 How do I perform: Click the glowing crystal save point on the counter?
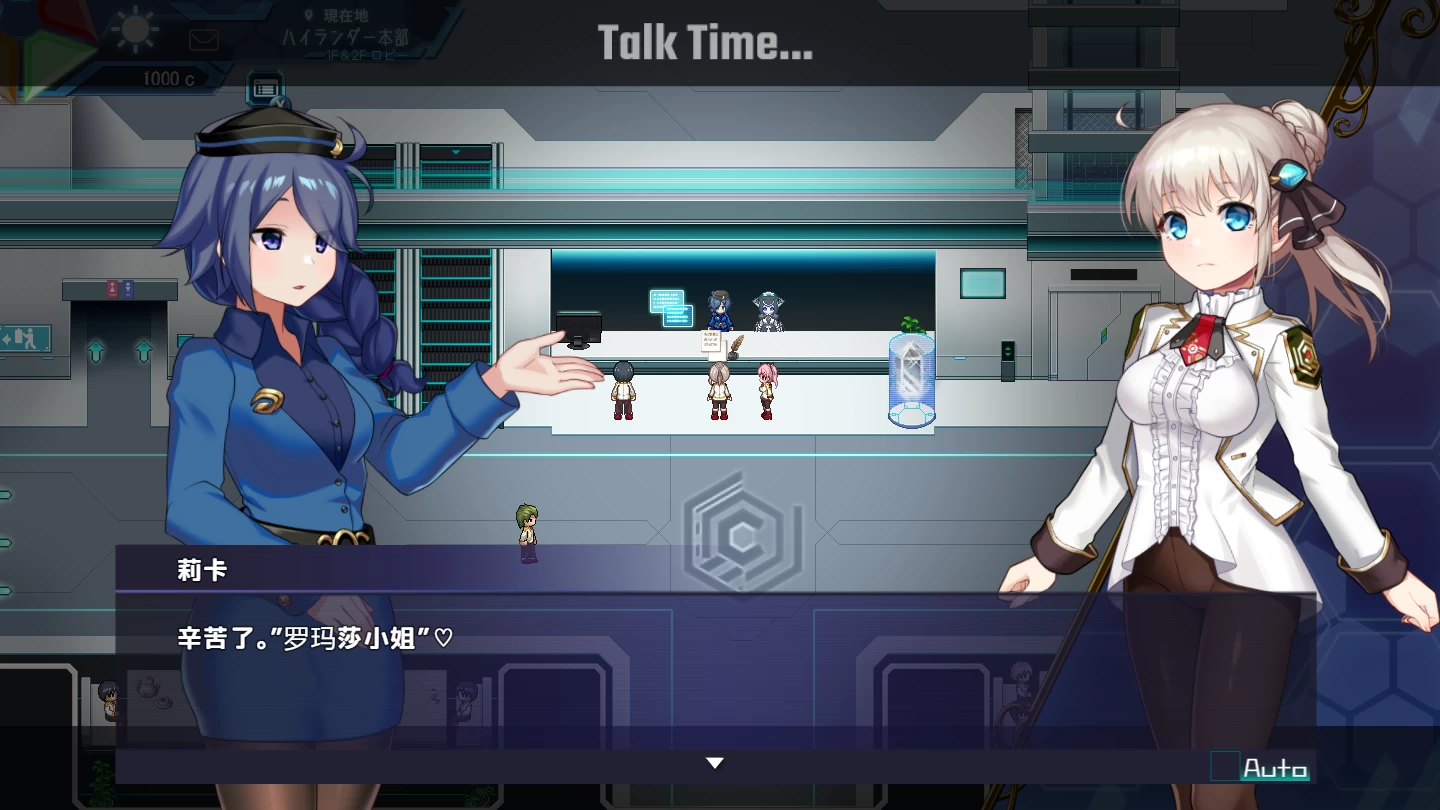pyautogui.click(x=910, y=380)
